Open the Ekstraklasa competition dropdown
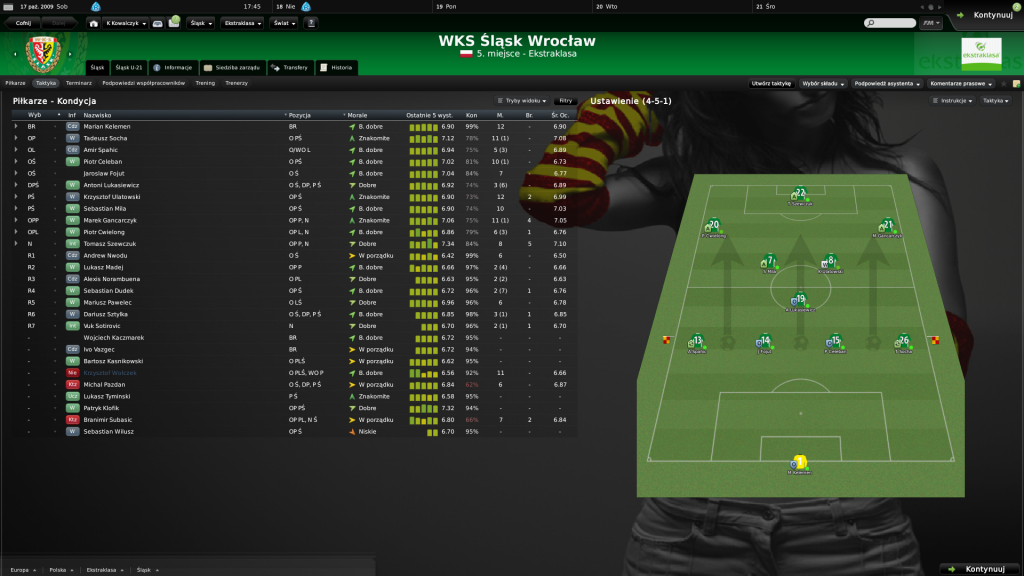This screenshot has height=576, width=1024. [x=242, y=22]
